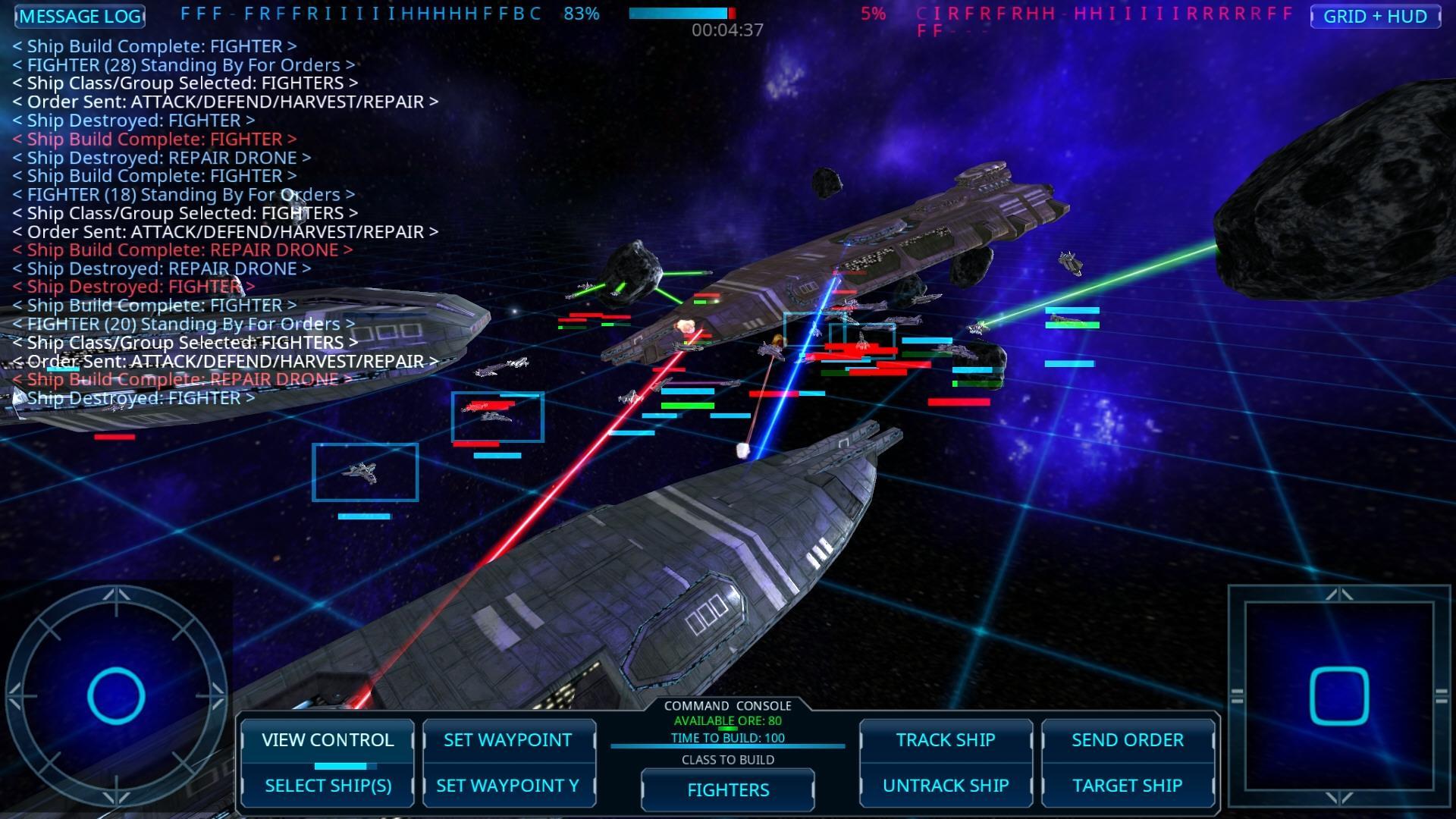The height and width of the screenshot is (819, 1456).
Task: Switch to SELECT SHIP(S) mode
Action: pos(327,786)
